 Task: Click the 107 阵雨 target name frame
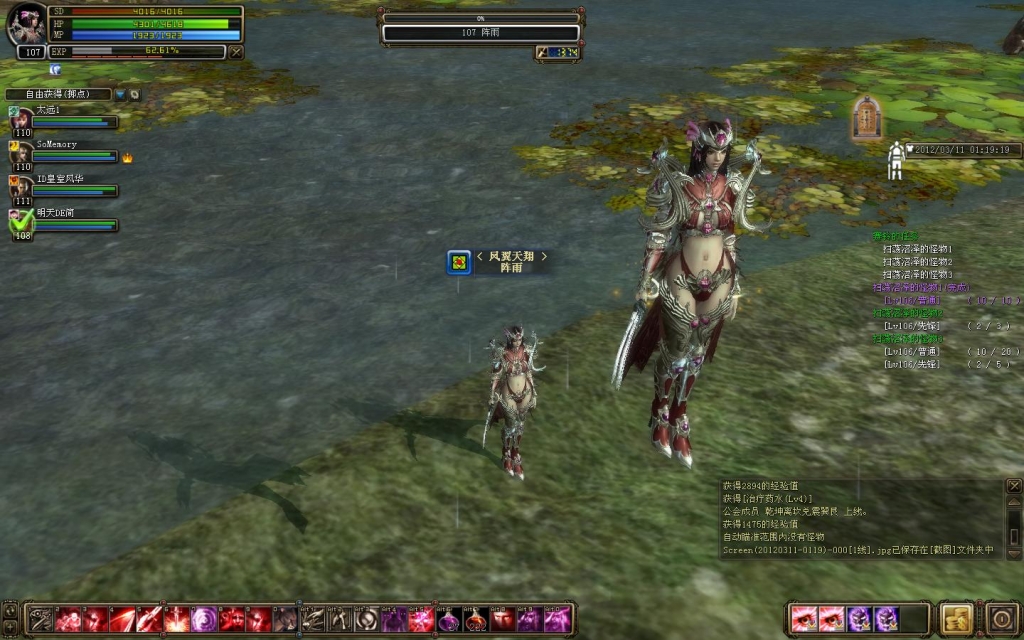pos(480,33)
